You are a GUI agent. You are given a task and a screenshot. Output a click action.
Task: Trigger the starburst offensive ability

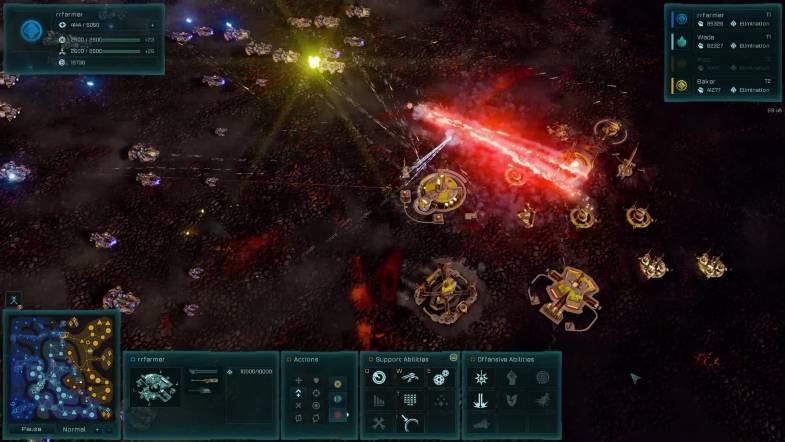pos(481,377)
